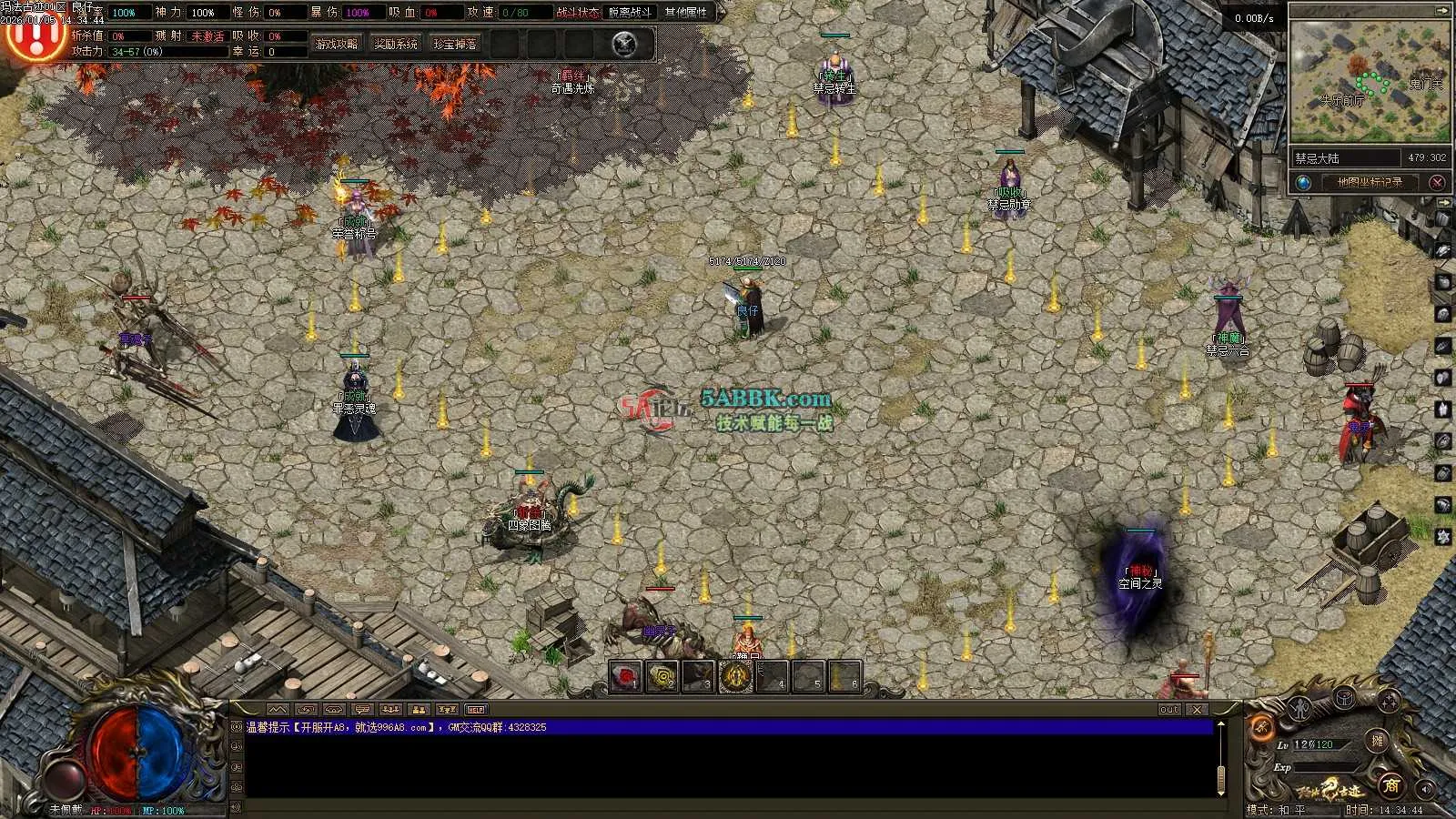
Task: Click the HELP button above chat
Action: tap(476, 710)
